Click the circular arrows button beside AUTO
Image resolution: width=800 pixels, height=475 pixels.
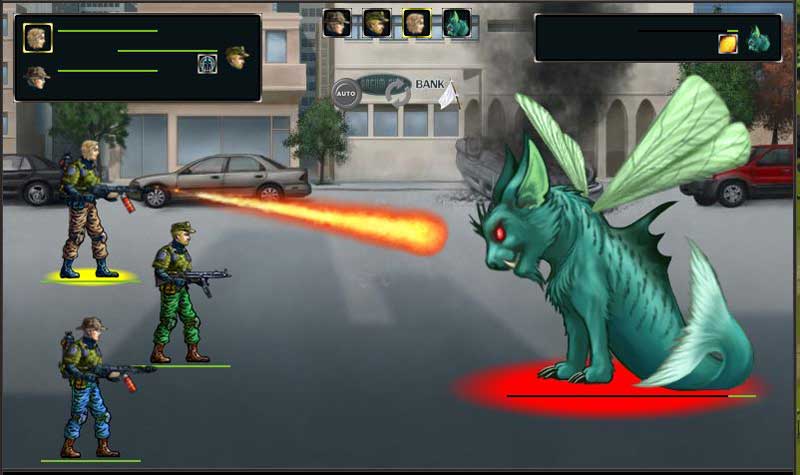tap(397, 93)
